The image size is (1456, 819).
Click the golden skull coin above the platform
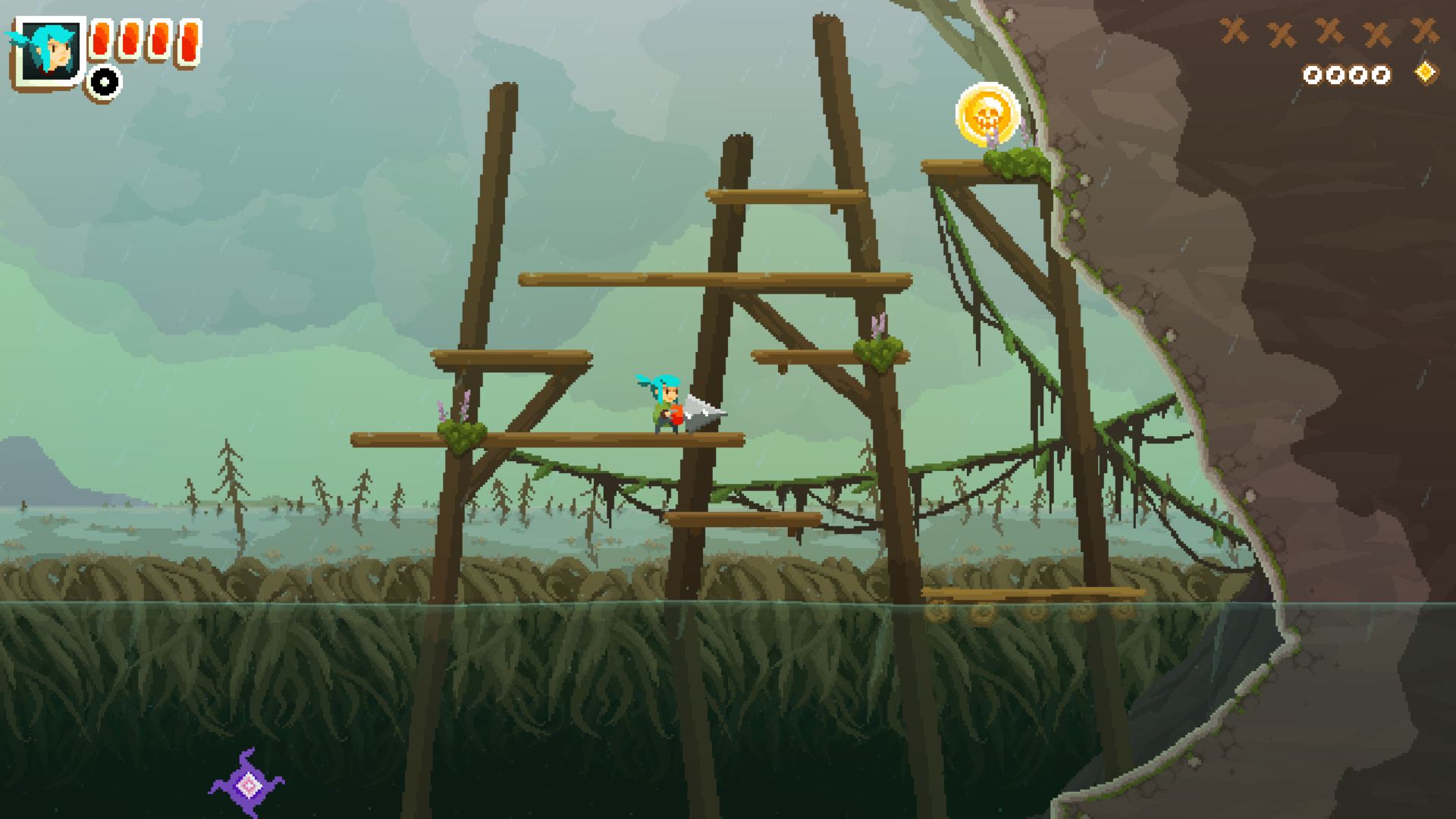[987, 114]
